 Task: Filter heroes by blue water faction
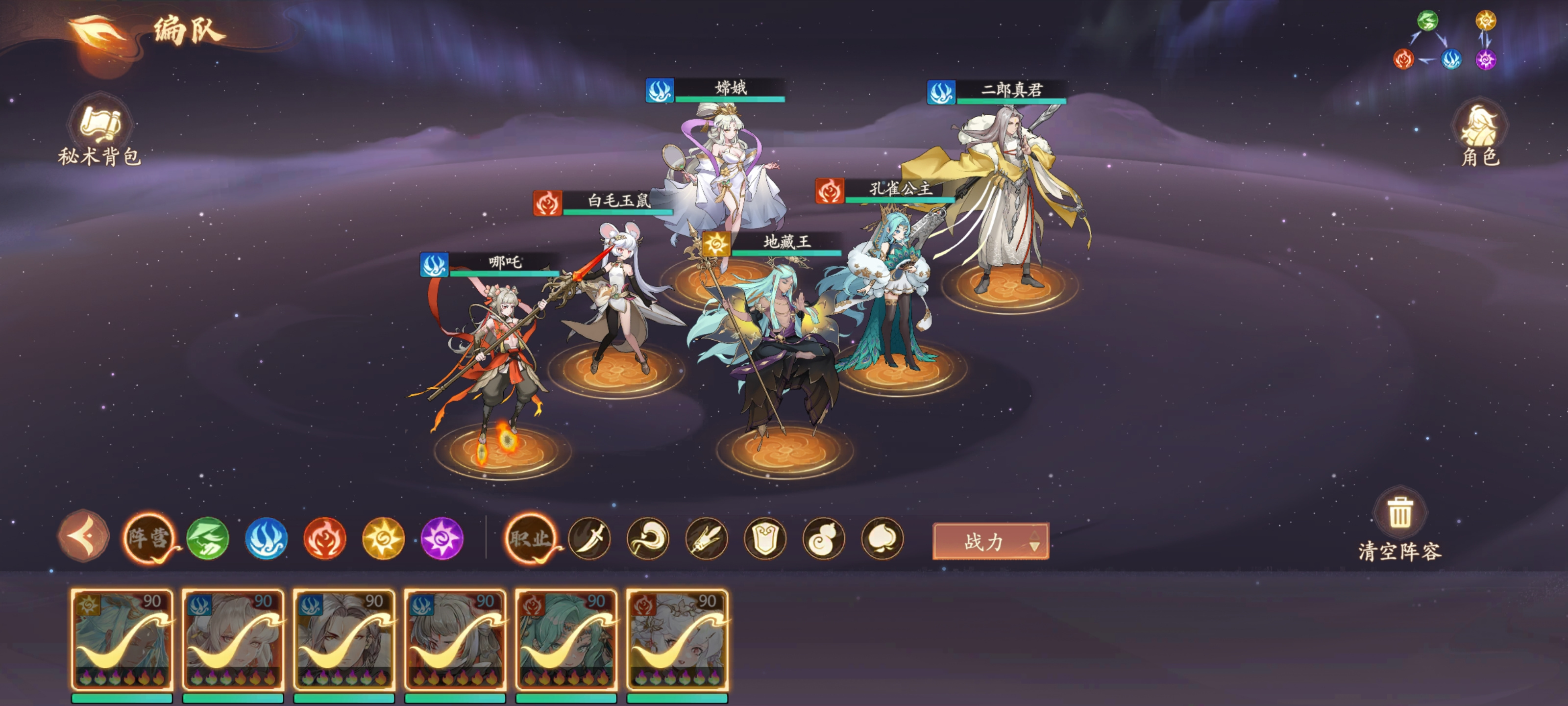[x=266, y=538]
